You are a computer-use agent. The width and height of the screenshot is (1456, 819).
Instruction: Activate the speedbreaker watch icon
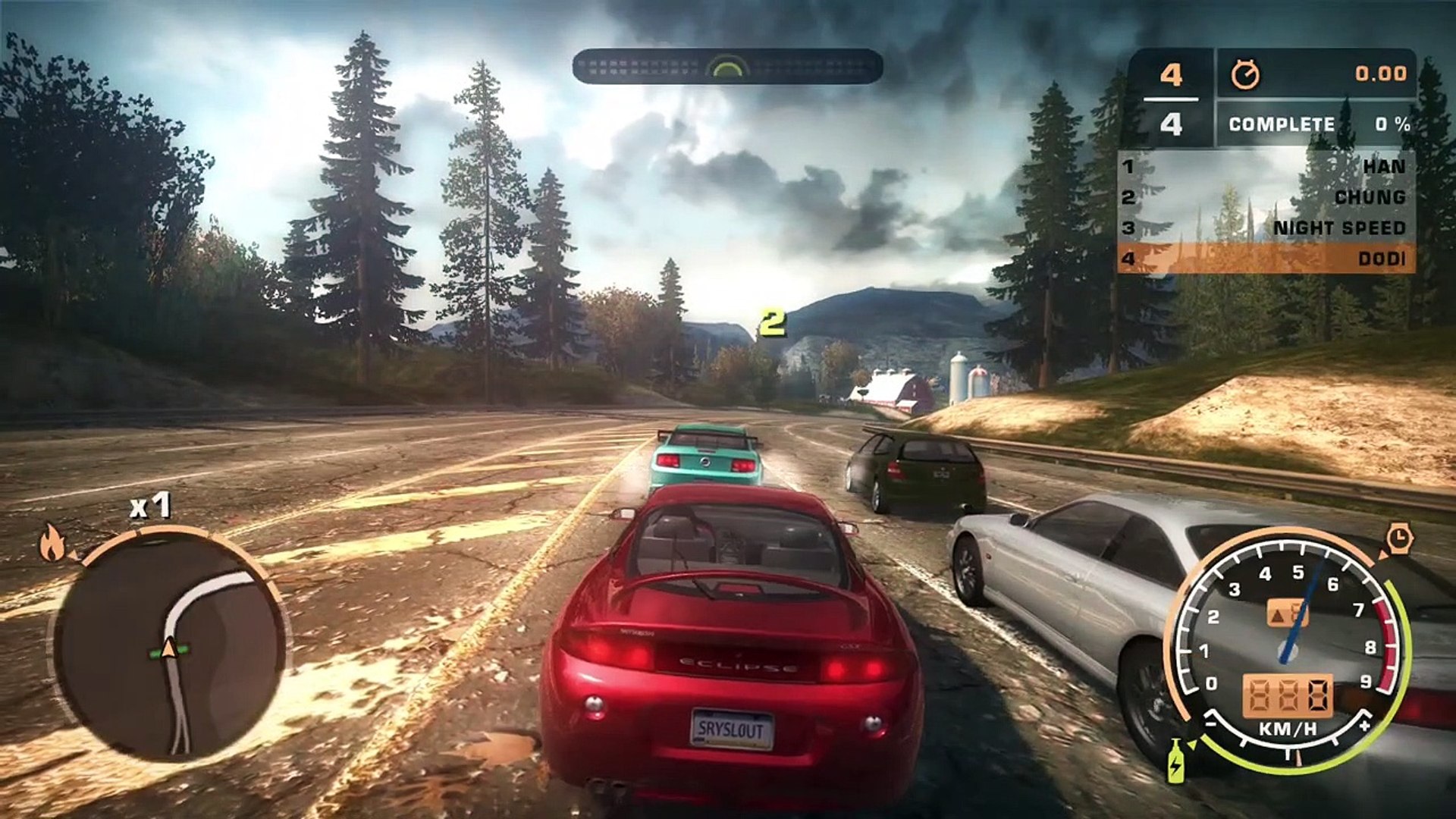pyautogui.click(x=1399, y=538)
